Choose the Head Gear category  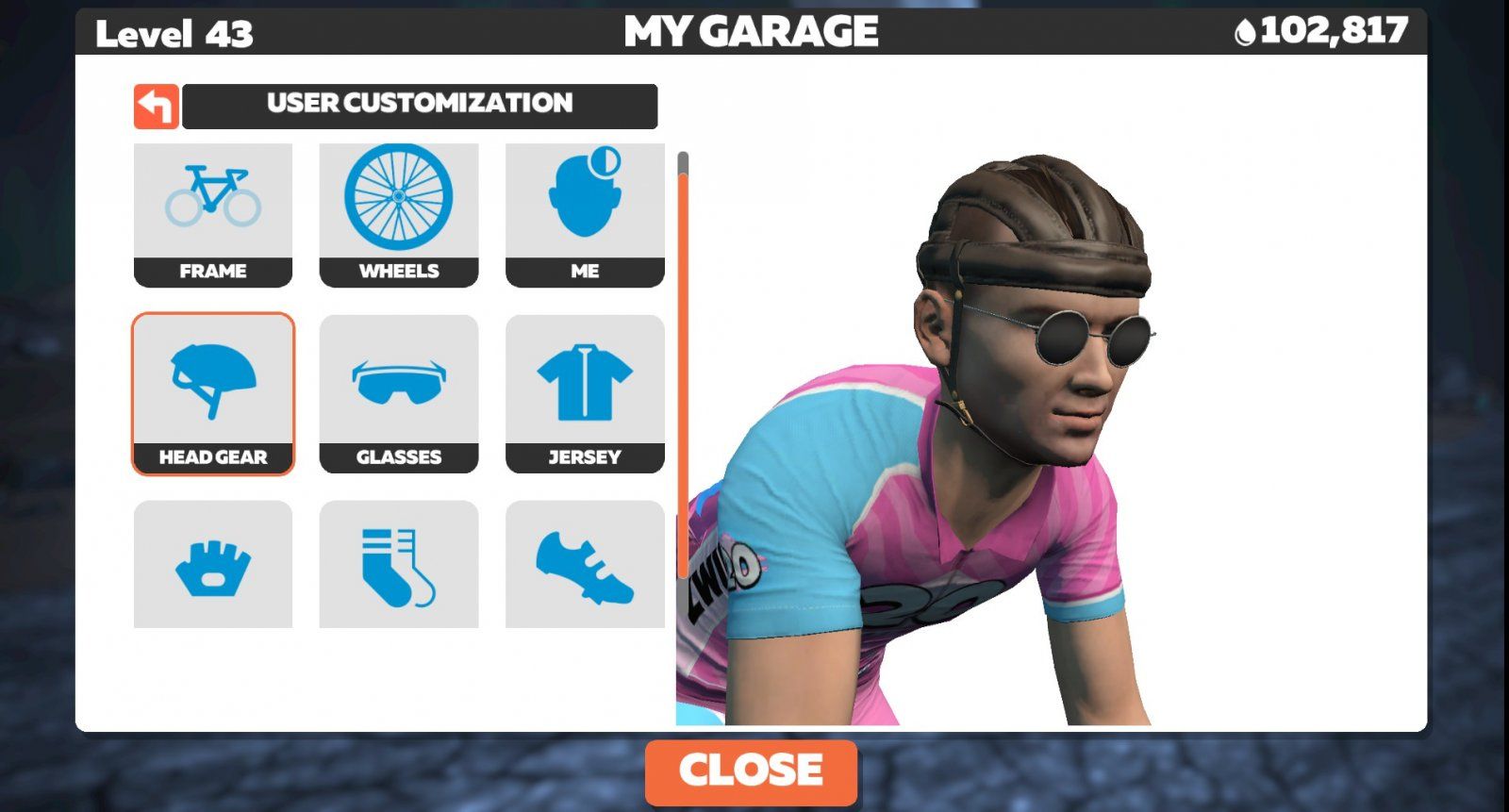point(213,393)
